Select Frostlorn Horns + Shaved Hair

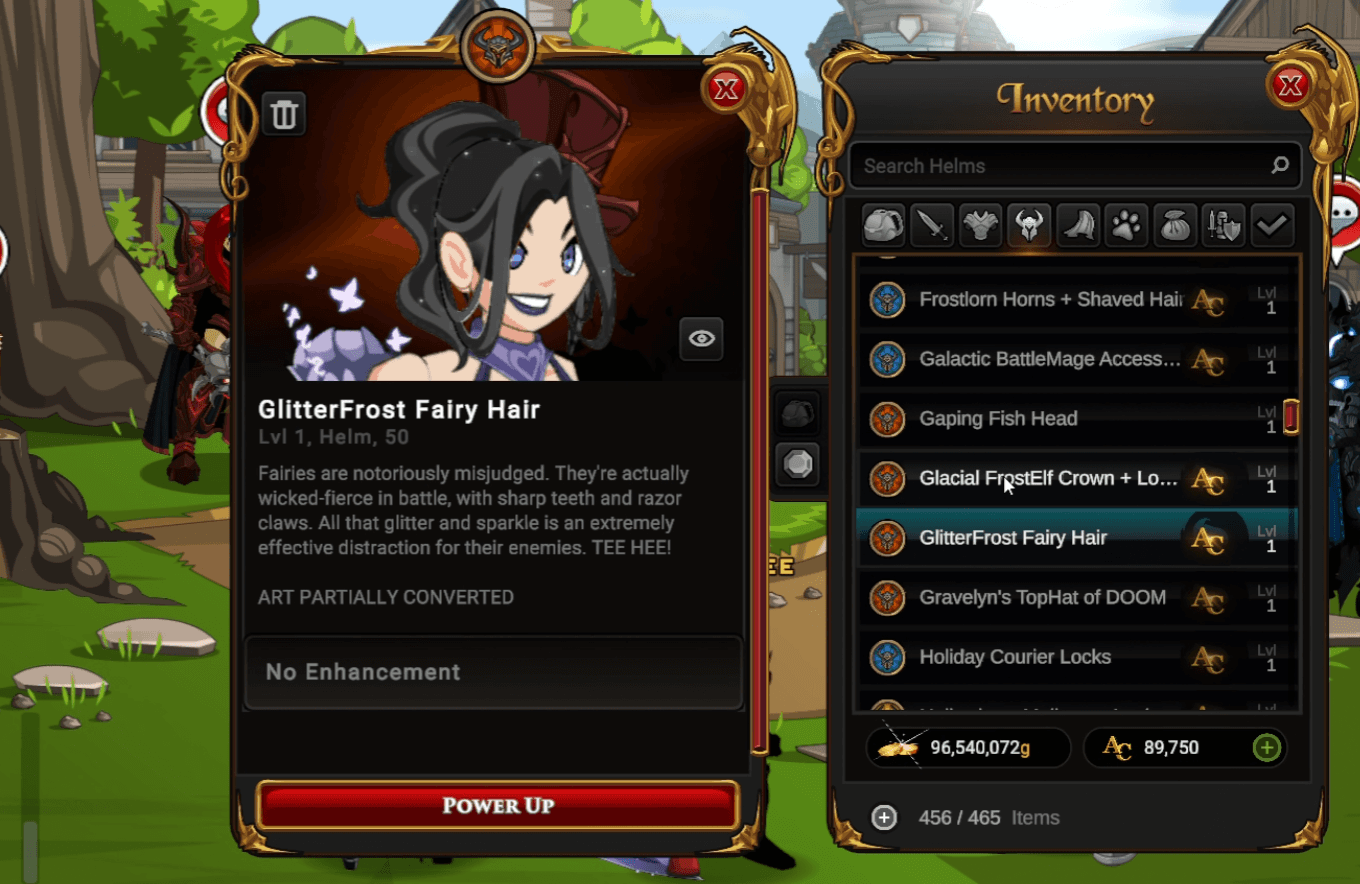tap(1050, 299)
